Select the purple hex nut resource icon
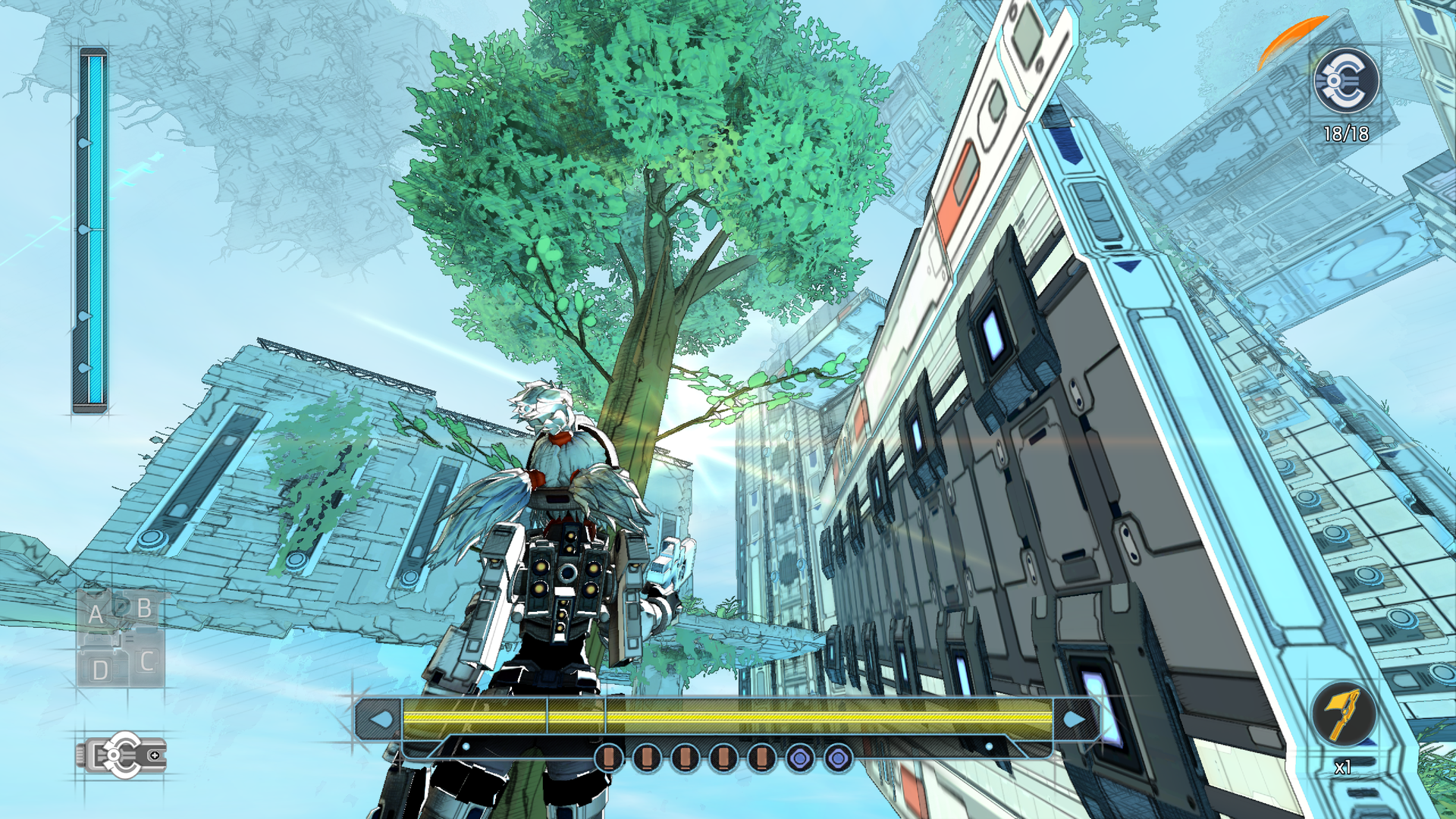The width and height of the screenshot is (1456, 819). point(801,756)
